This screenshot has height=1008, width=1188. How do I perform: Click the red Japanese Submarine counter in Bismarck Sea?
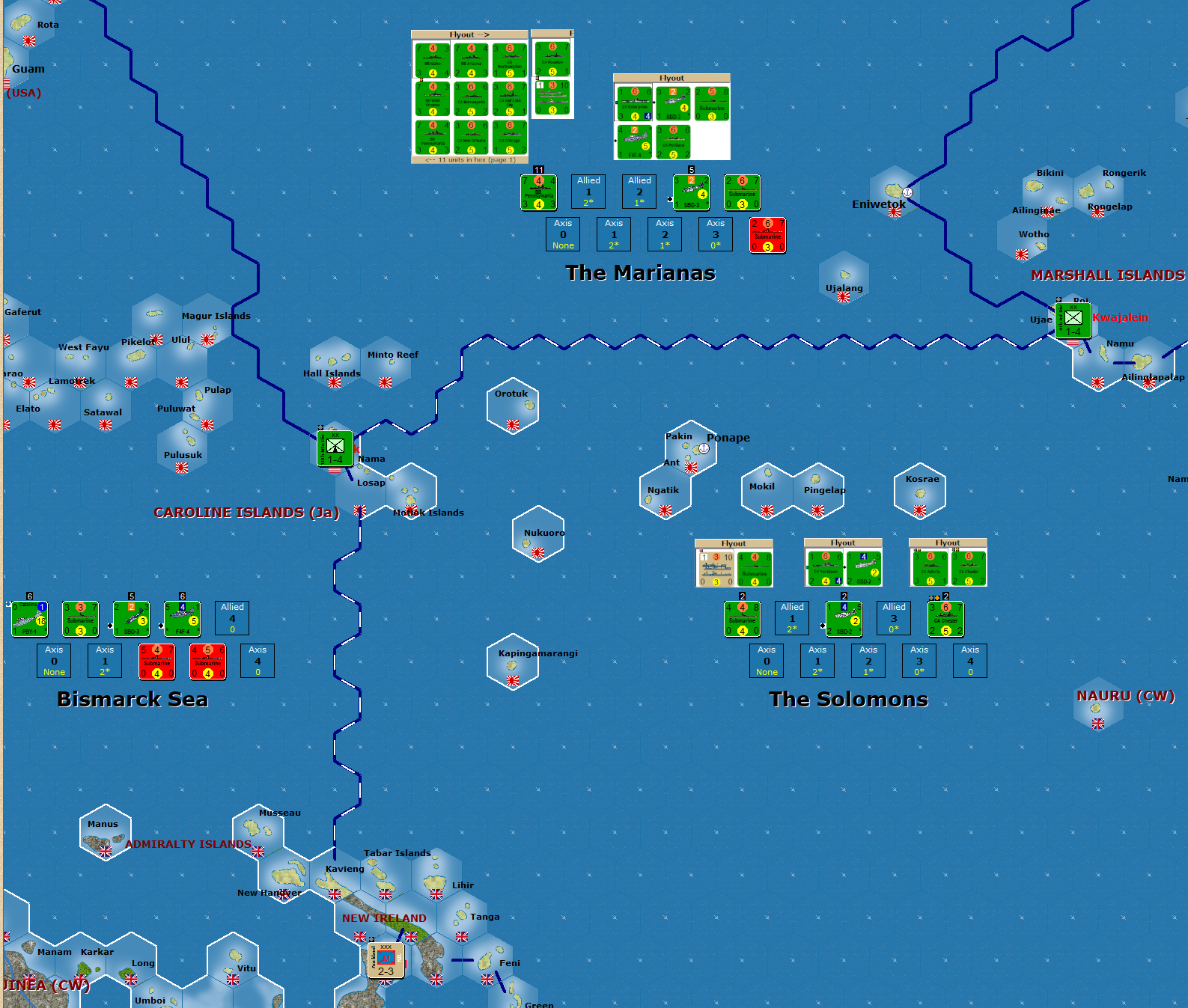click(x=156, y=661)
